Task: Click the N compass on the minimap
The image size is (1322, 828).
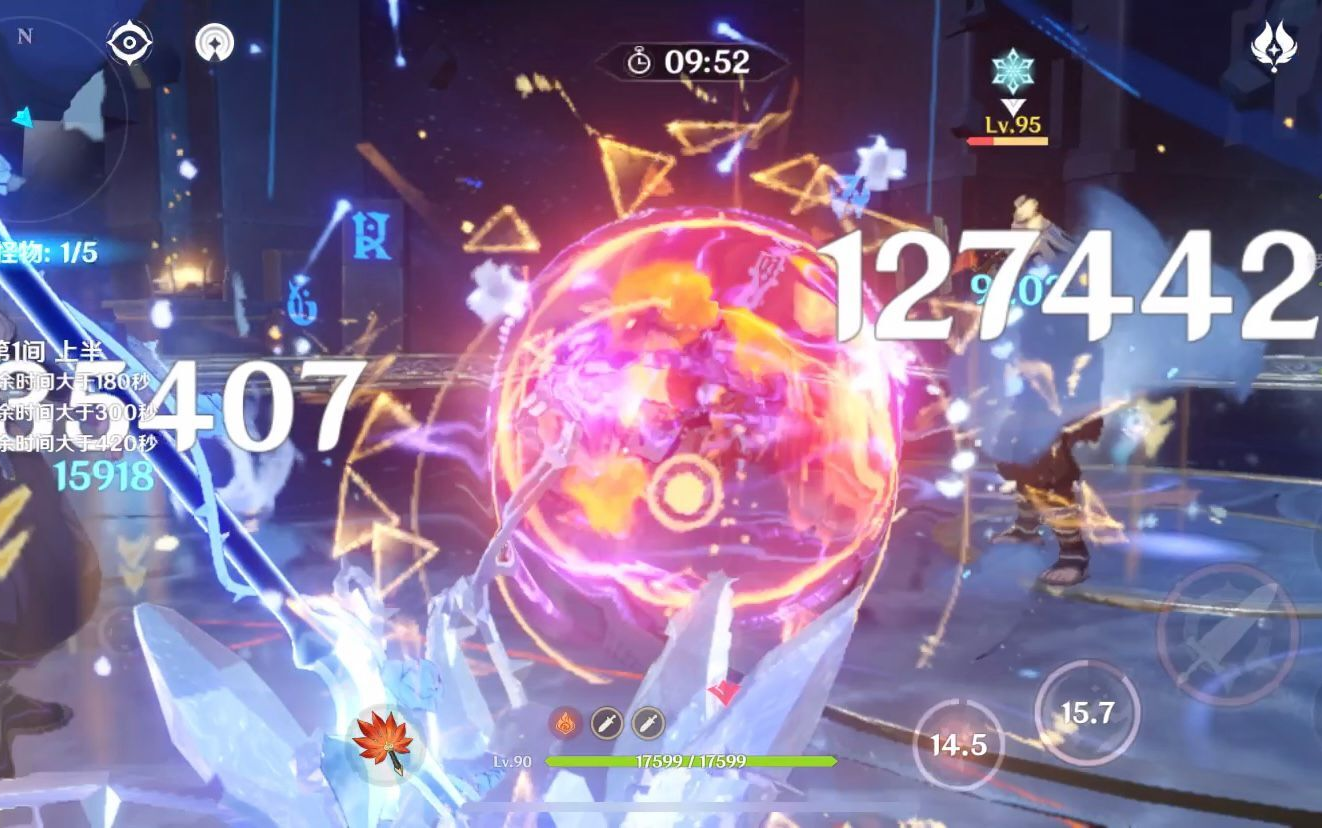Action: [x=23, y=35]
